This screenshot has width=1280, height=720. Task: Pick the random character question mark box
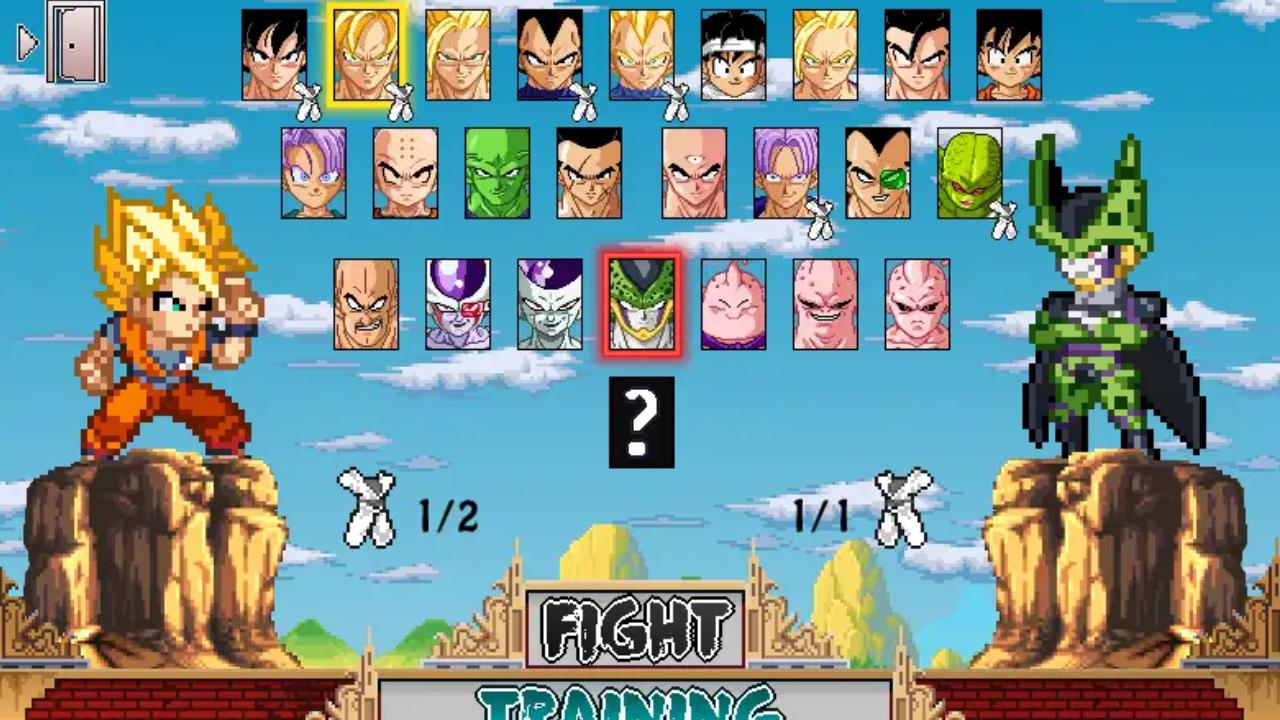641,422
